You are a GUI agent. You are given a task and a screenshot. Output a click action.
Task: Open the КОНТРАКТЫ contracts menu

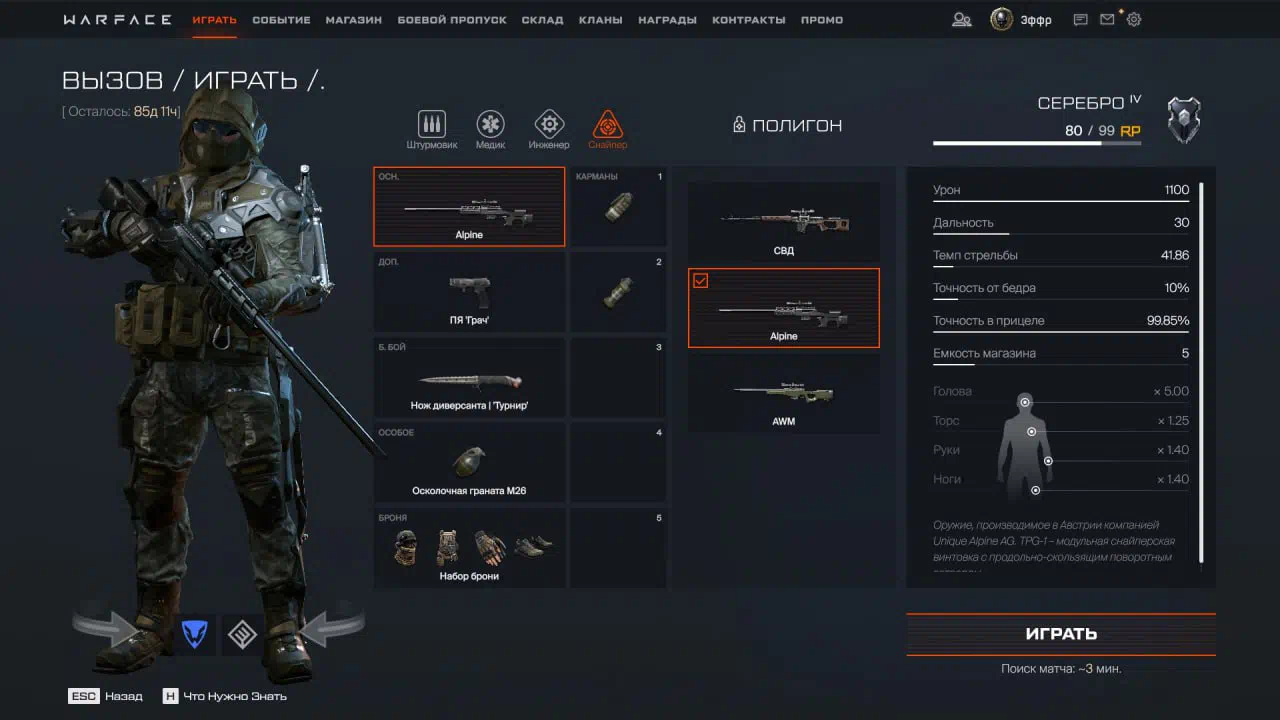748,20
